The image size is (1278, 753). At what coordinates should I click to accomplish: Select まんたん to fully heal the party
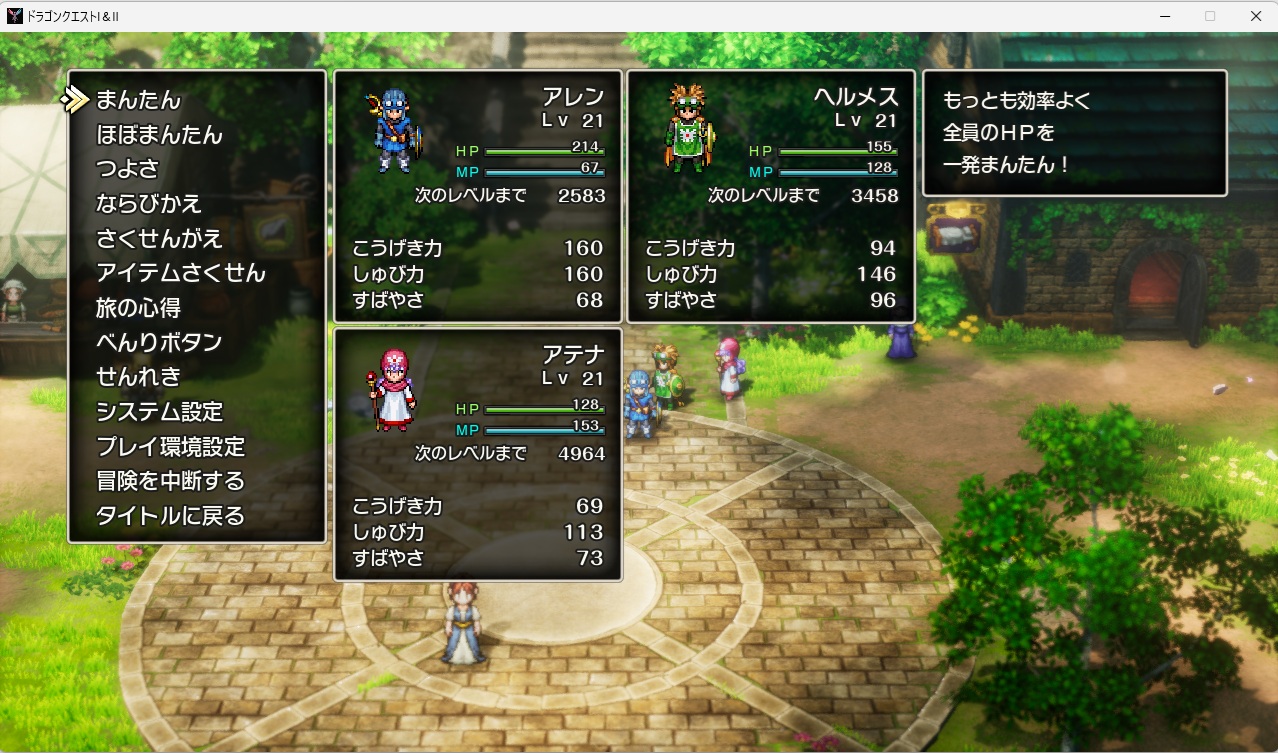pyautogui.click(x=139, y=100)
